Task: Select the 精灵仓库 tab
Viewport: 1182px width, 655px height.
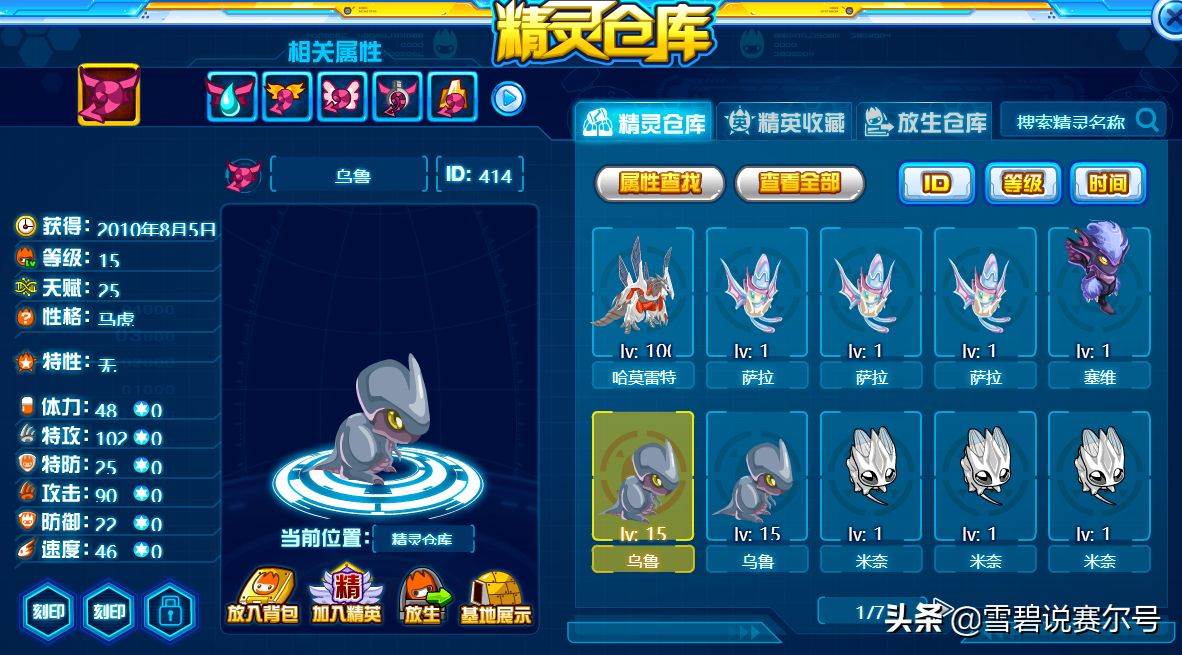Action: [647, 123]
